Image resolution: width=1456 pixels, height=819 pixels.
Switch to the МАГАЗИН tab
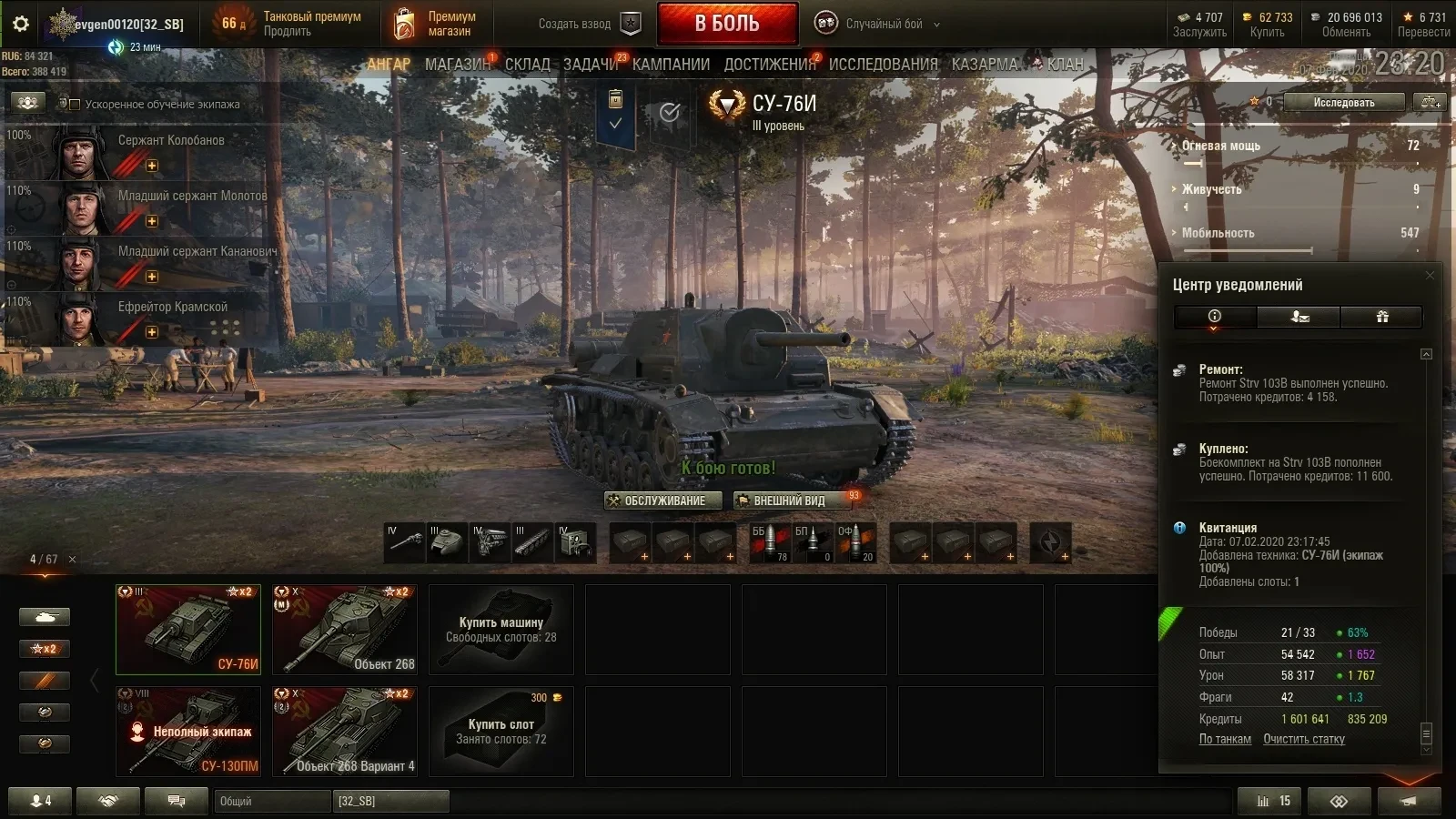[x=457, y=65]
